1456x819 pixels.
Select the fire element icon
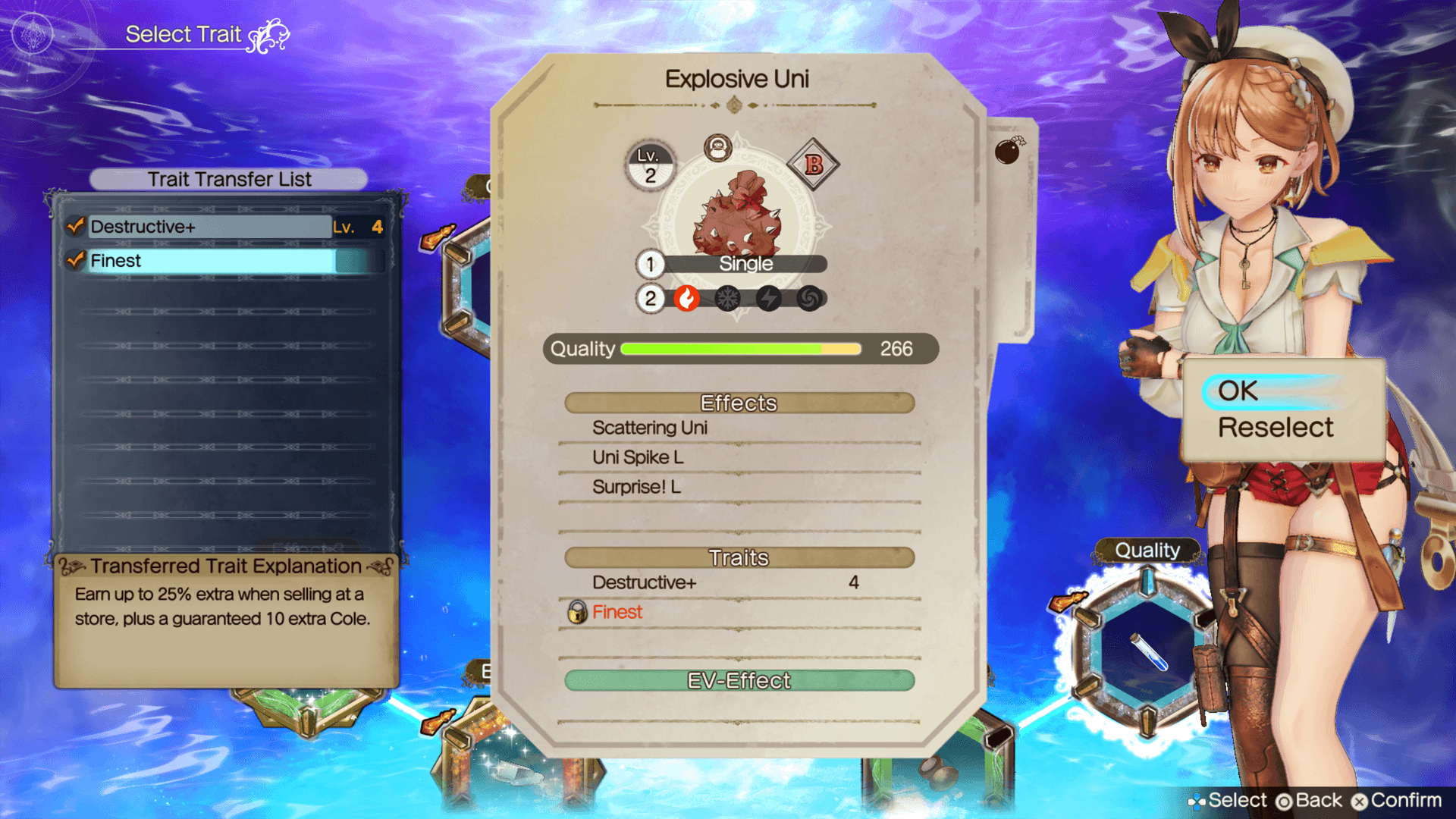687,299
